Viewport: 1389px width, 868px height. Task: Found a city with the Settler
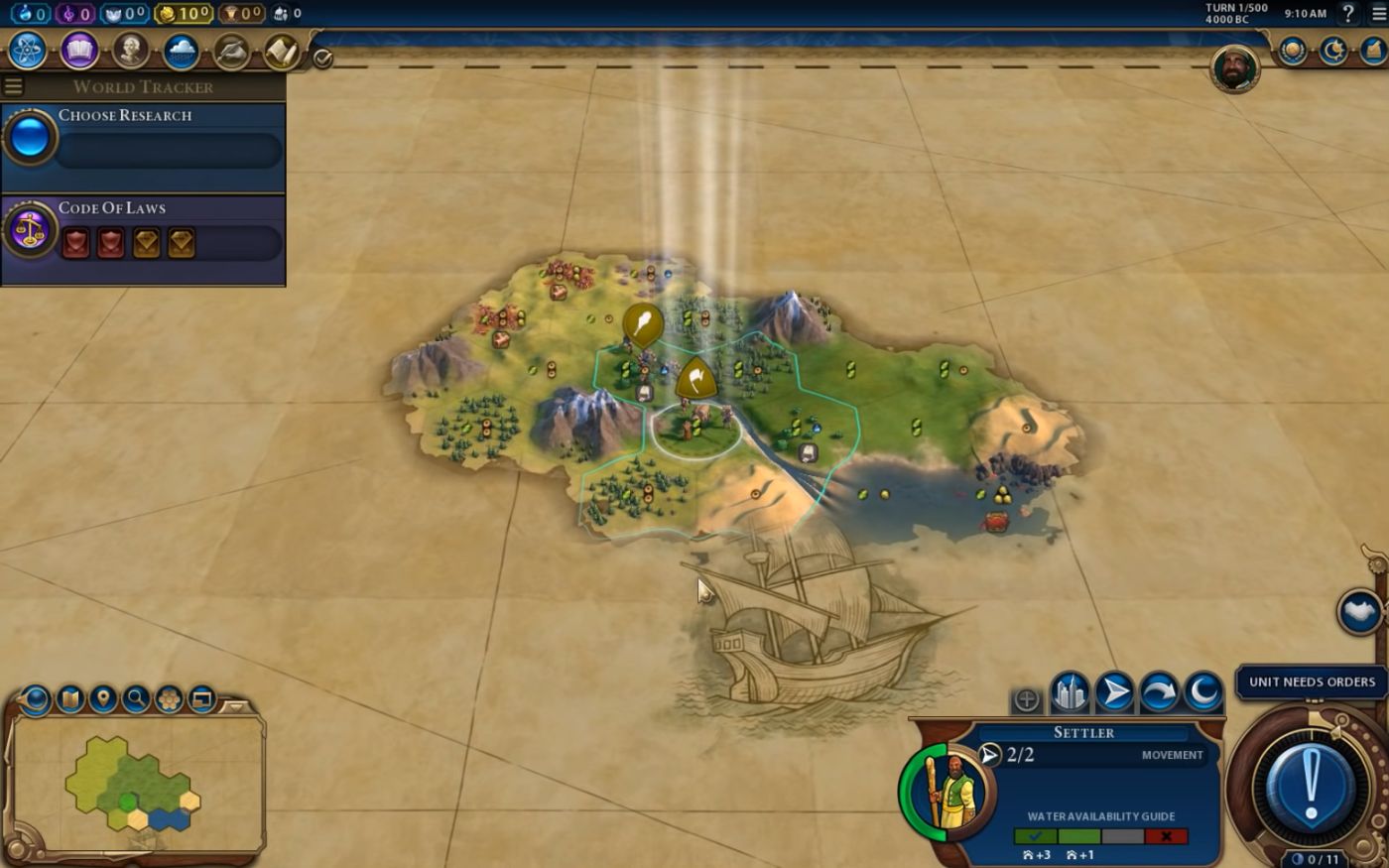(1070, 692)
